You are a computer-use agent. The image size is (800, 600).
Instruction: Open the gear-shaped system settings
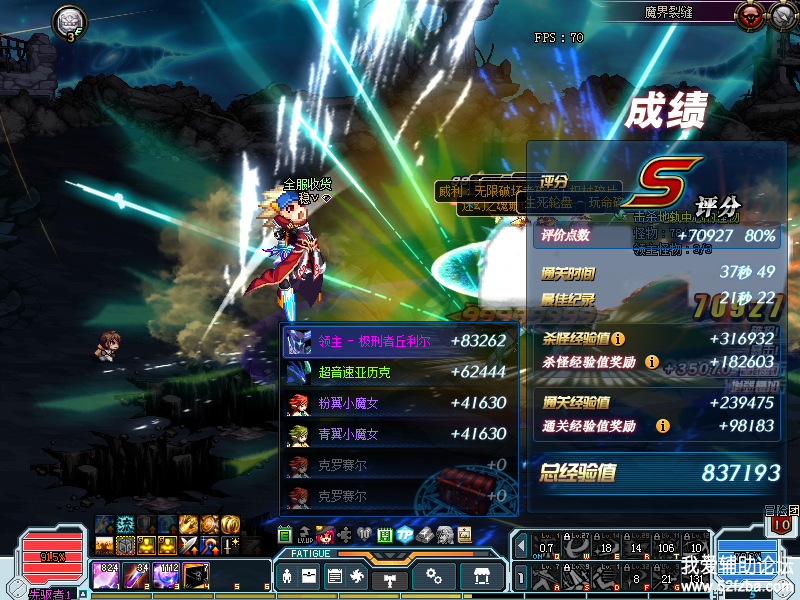click(x=434, y=577)
